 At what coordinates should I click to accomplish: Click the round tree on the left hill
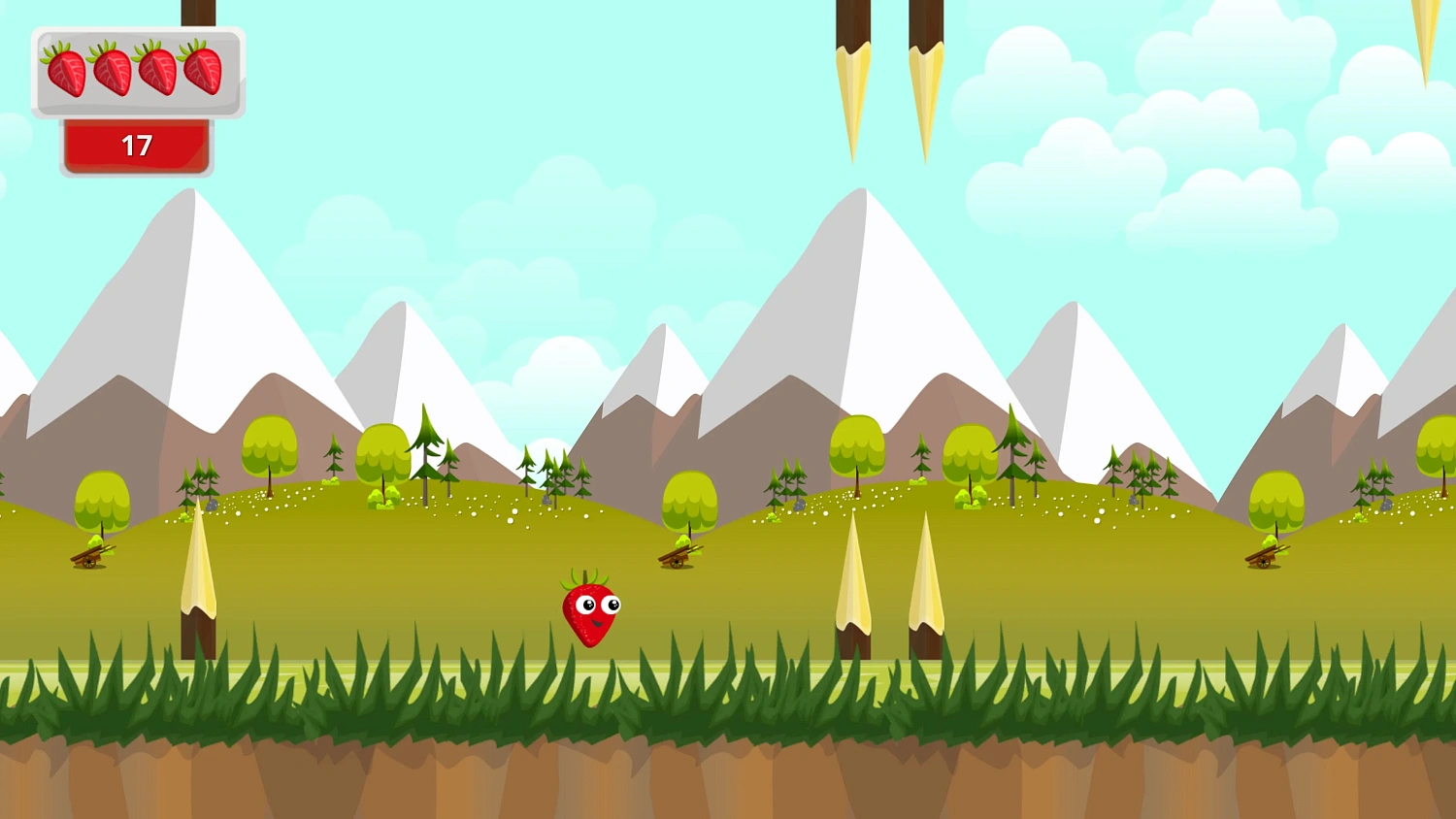pyautogui.click(x=100, y=500)
